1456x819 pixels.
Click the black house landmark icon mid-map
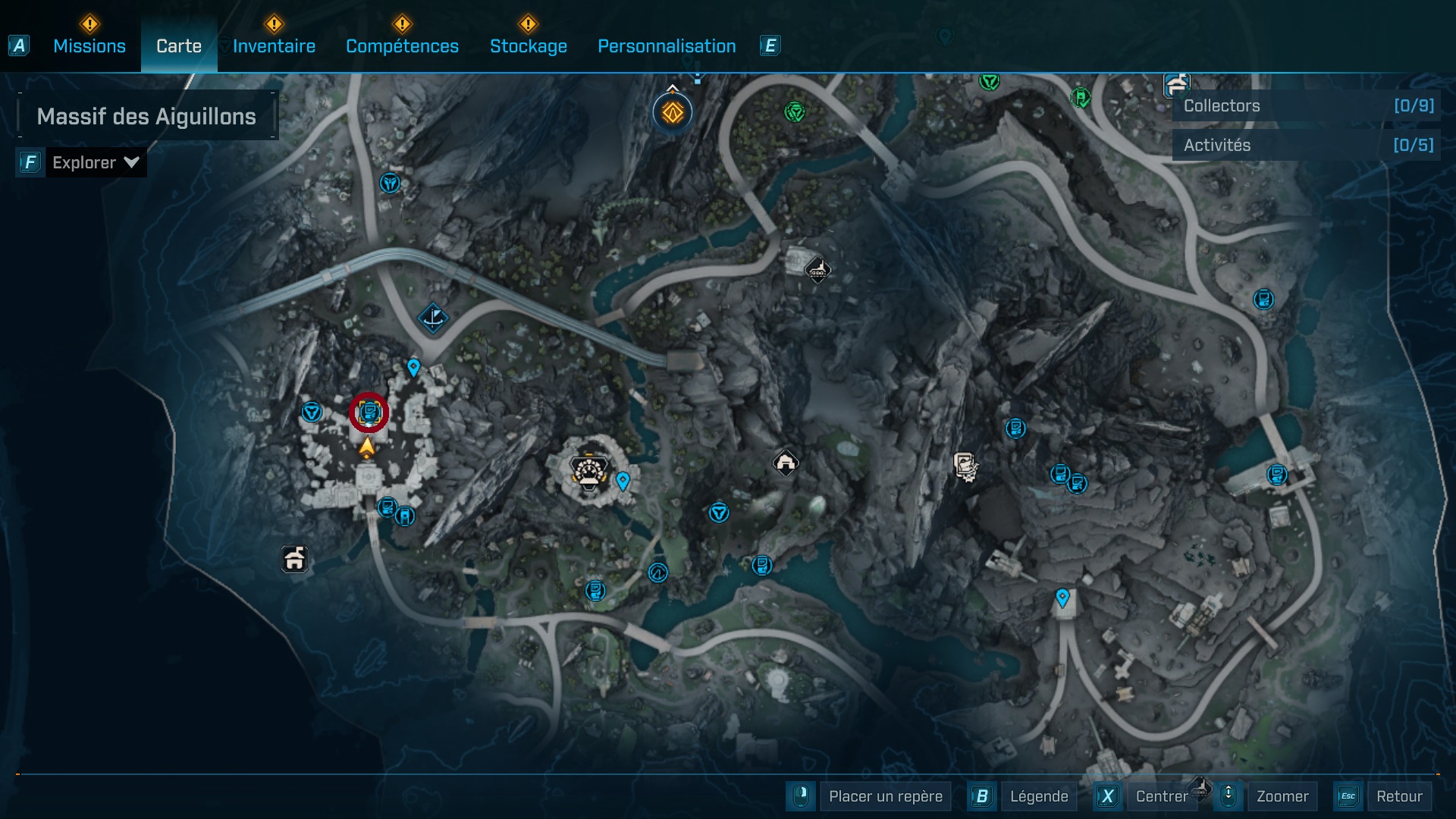pyautogui.click(x=785, y=463)
